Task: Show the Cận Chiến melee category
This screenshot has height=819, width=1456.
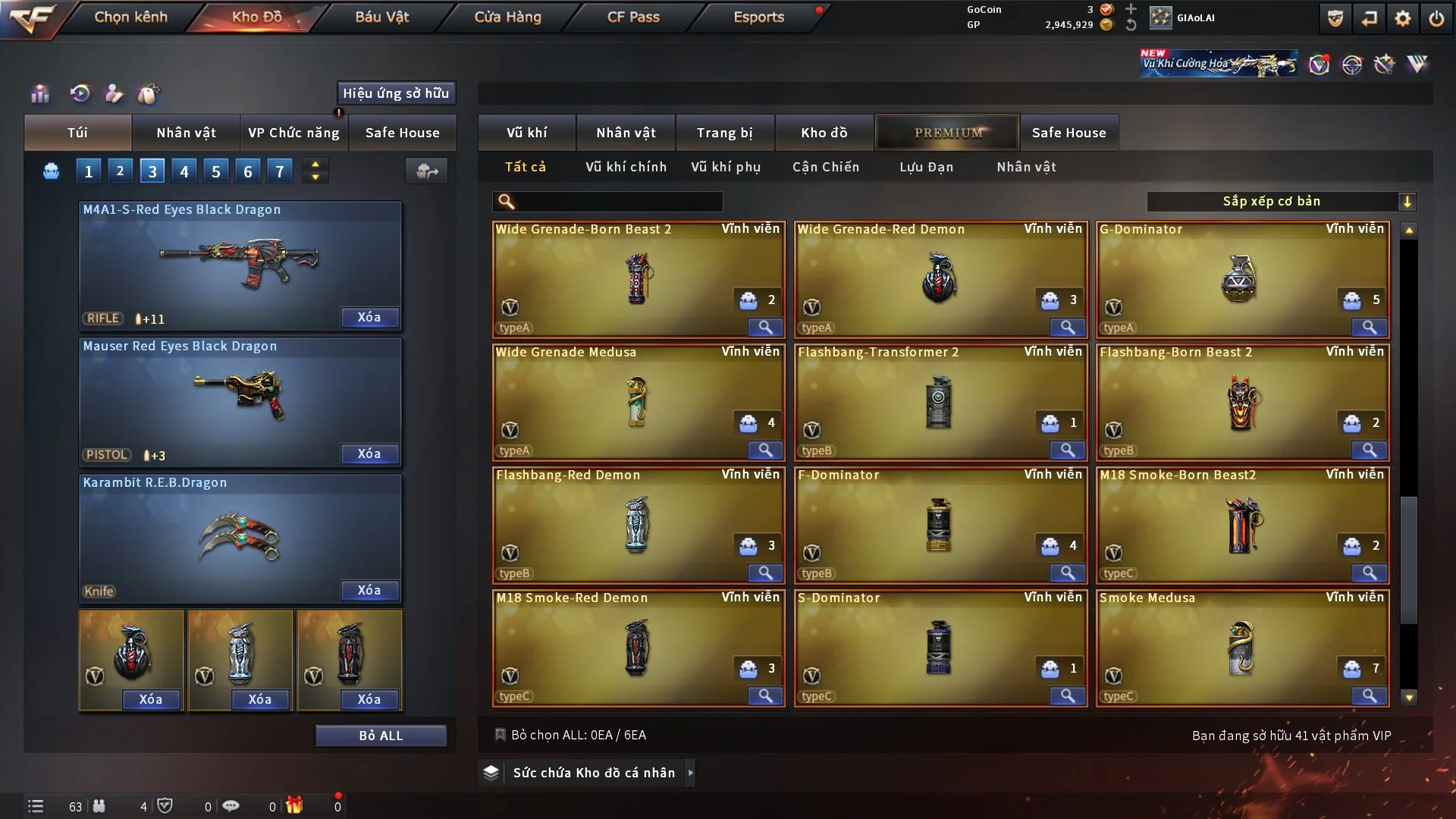Action: coord(826,167)
